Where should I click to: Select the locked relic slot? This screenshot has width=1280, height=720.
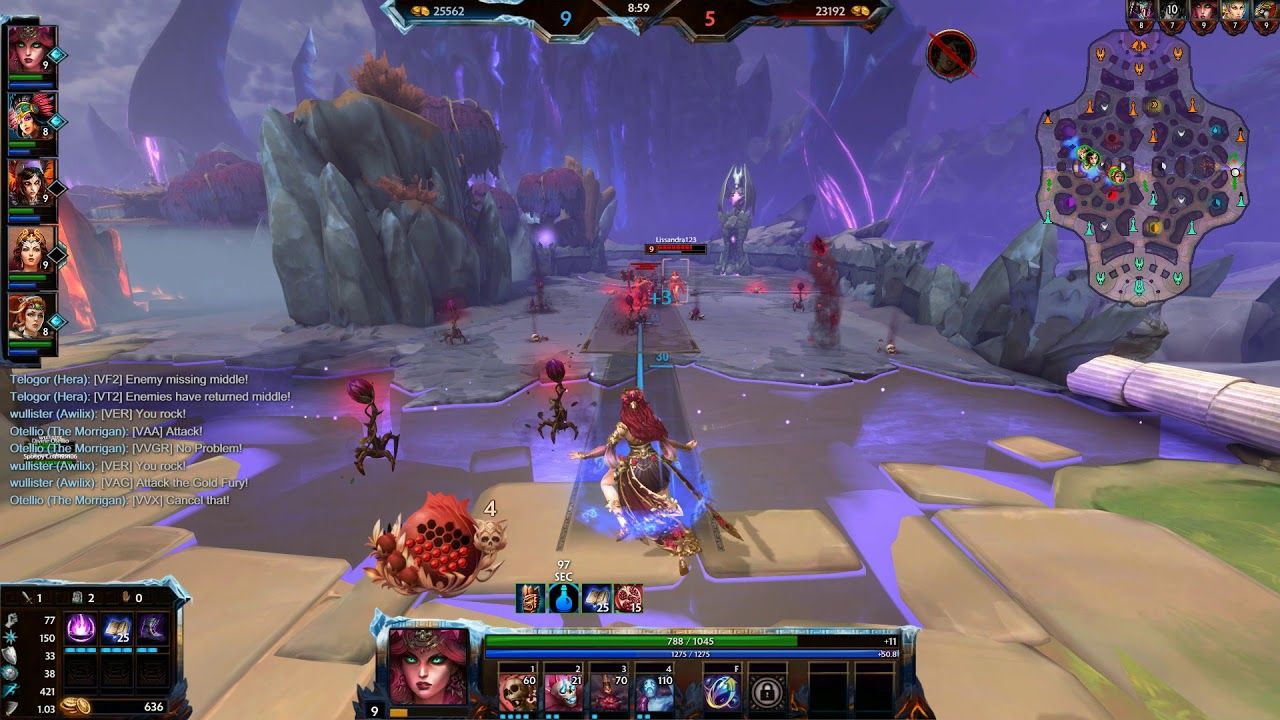tap(767, 691)
